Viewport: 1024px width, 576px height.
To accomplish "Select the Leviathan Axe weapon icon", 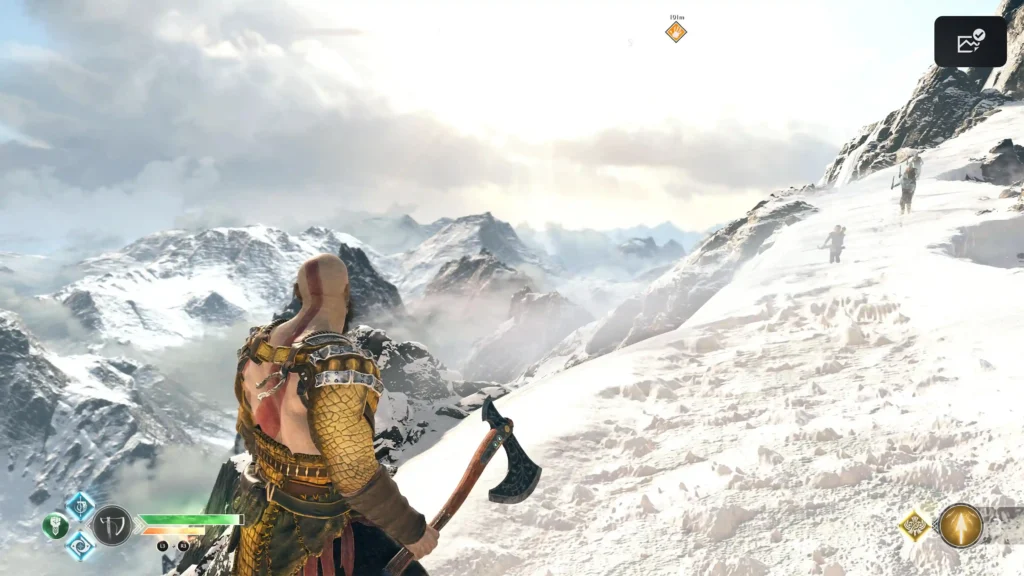I will (112, 525).
